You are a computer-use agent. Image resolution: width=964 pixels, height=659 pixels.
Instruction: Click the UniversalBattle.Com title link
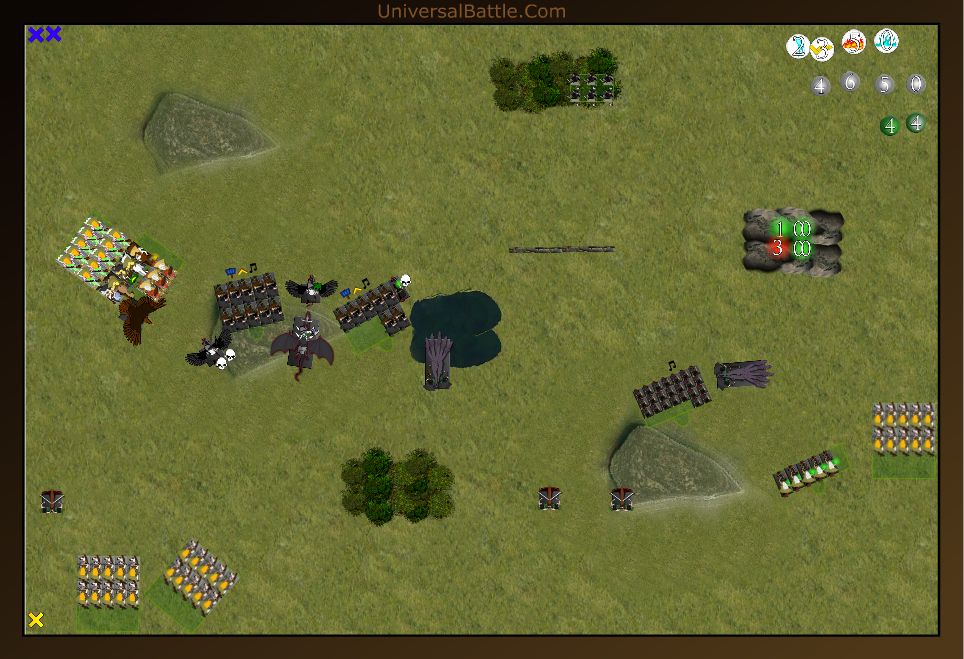(x=471, y=11)
